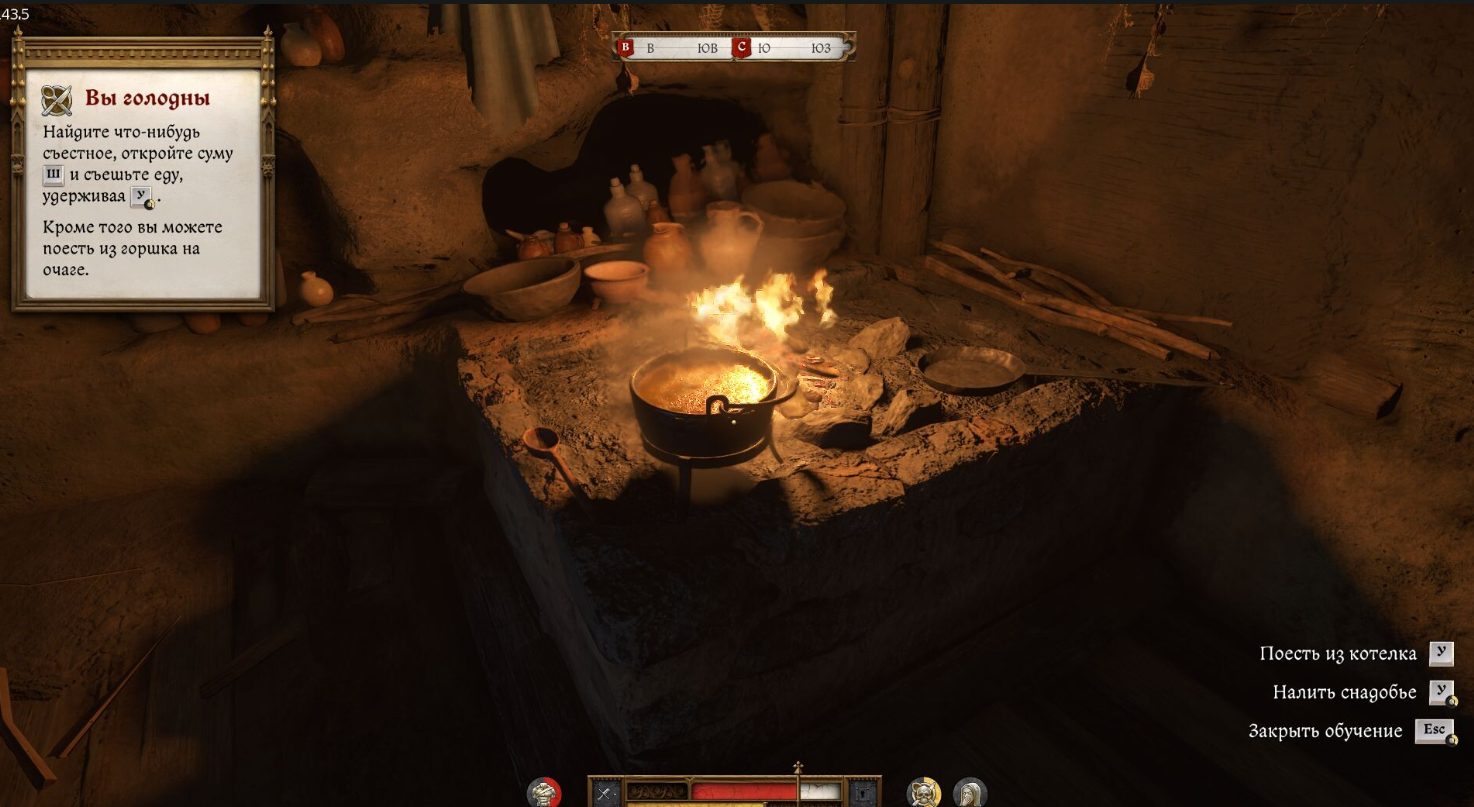The image size is (1474, 807).
Task: Click the hooded figure status icon
Action: [x=970, y=793]
